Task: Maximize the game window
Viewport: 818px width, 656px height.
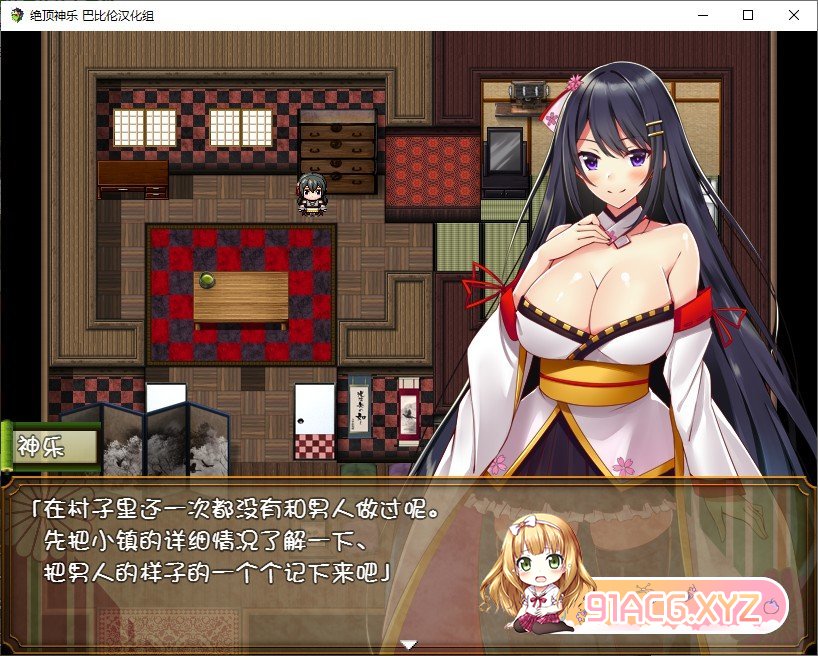Action: click(x=747, y=15)
